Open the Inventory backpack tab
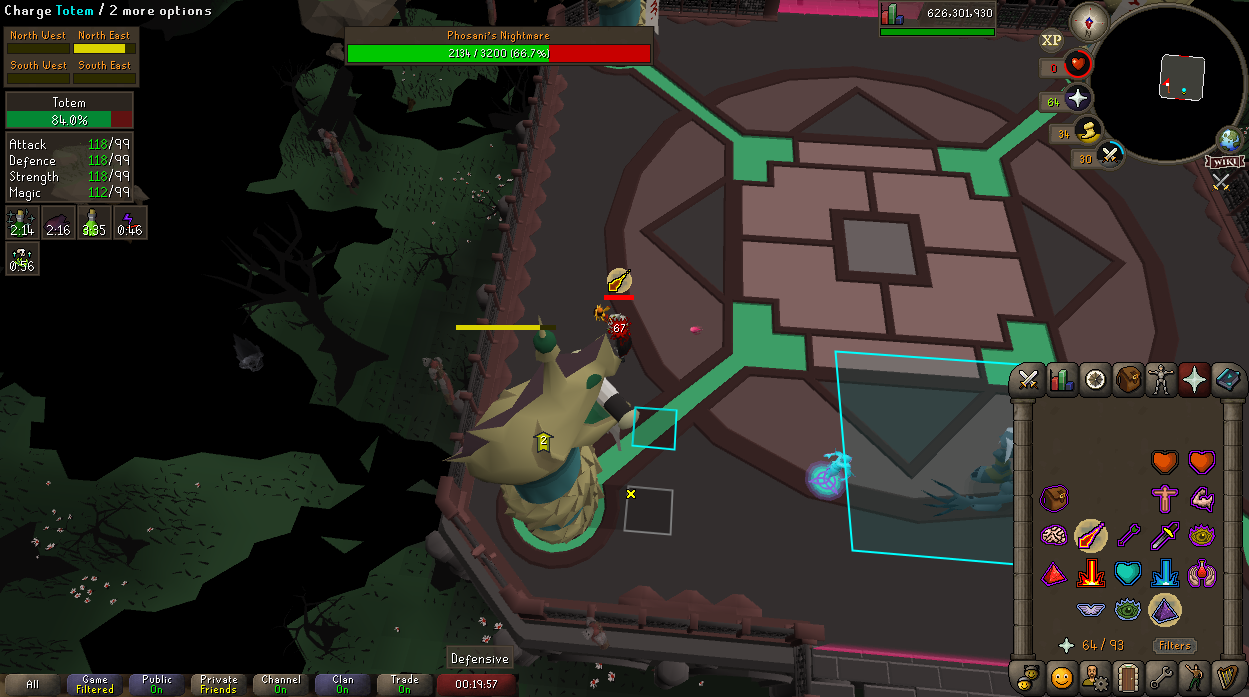The width and height of the screenshot is (1249, 697). tap(1128, 379)
